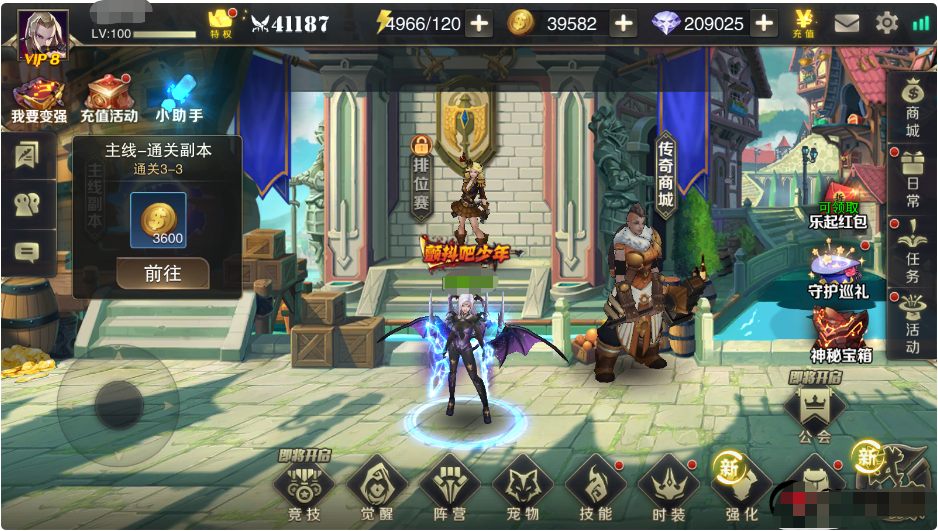Open the 守护巡礼 event

838,275
